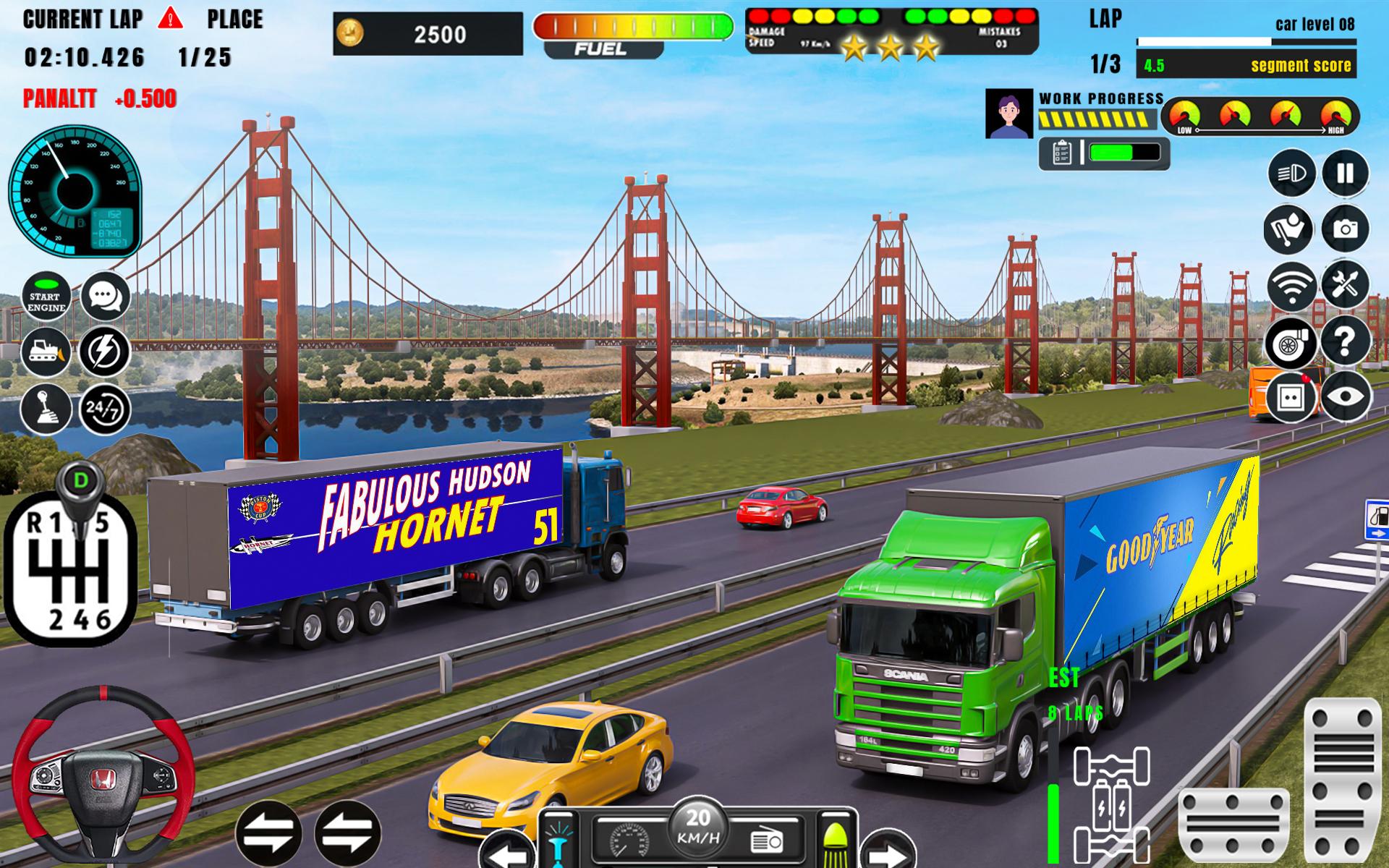1389x868 pixels.
Task: Open the 24/7 service icon
Action: (x=105, y=409)
